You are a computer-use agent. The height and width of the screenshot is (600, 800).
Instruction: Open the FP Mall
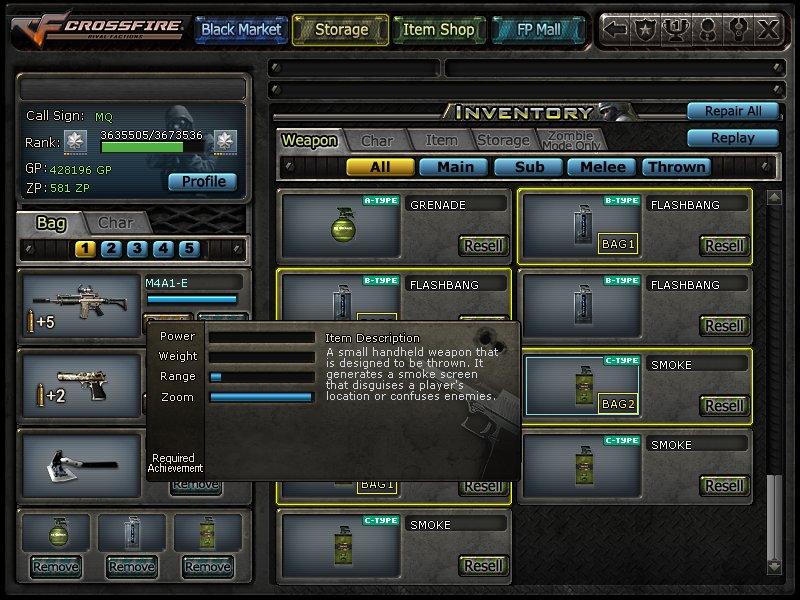[538, 30]
